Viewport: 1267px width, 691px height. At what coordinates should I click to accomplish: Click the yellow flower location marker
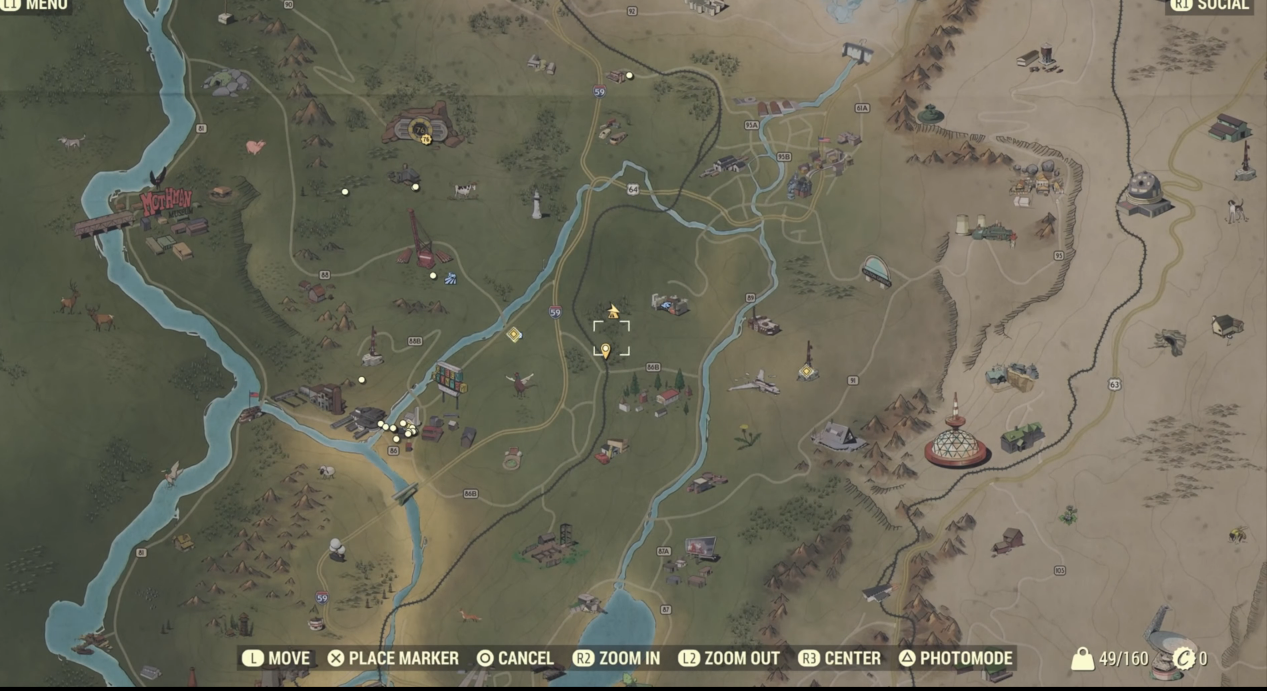746,436
